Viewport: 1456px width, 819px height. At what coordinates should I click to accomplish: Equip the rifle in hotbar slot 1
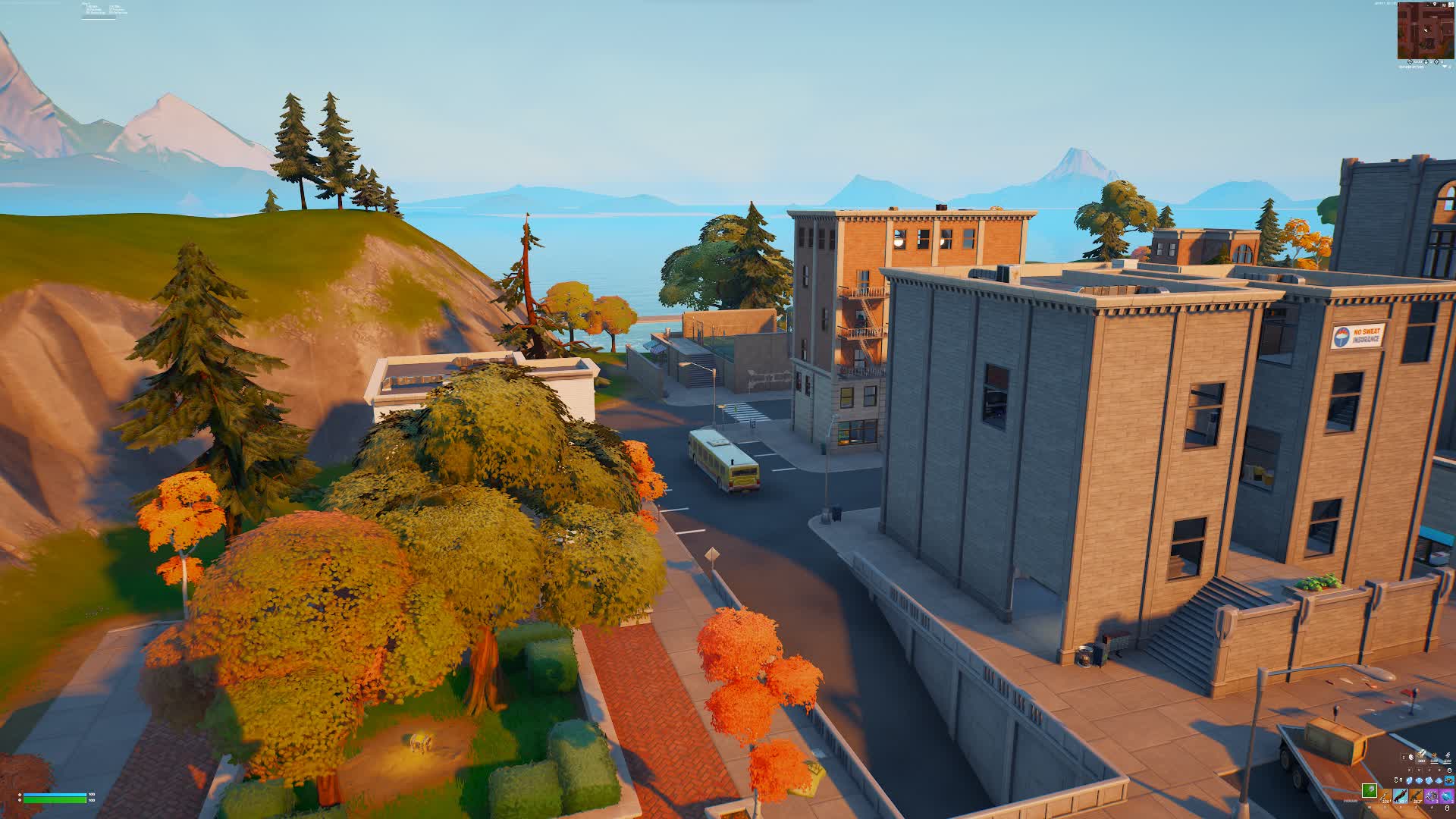(x=1385, y=796)
